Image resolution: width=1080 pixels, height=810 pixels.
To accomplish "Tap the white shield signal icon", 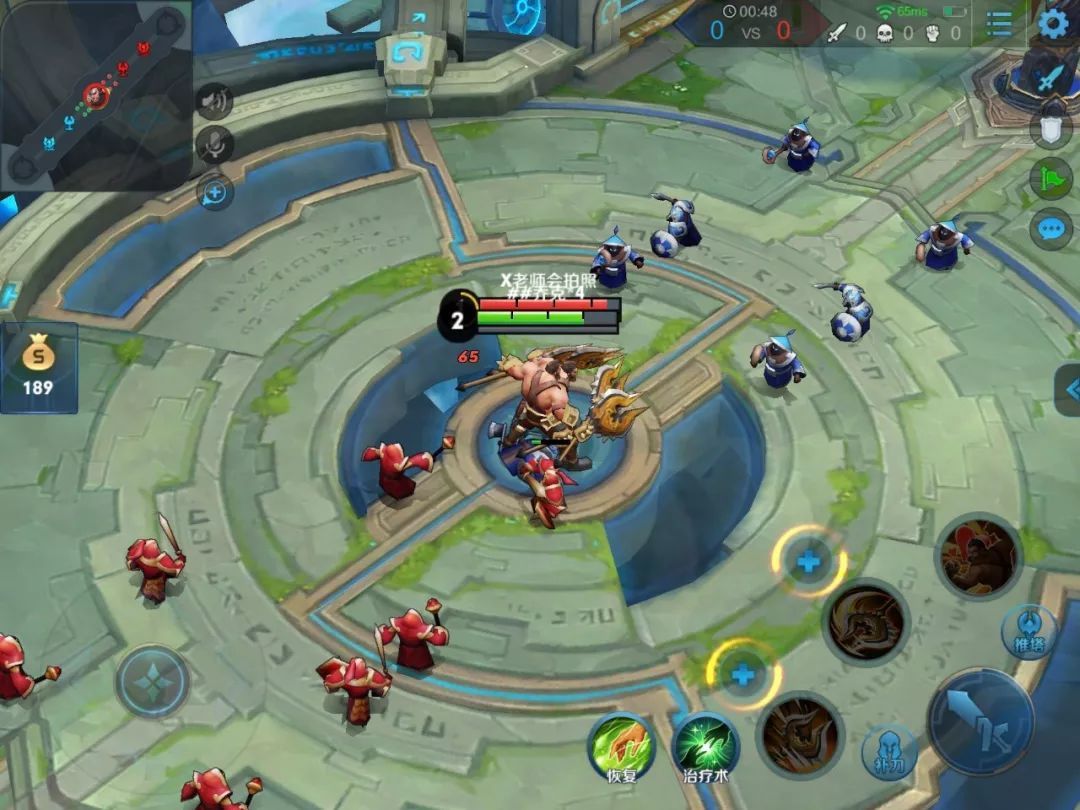I will [1050, 128].
